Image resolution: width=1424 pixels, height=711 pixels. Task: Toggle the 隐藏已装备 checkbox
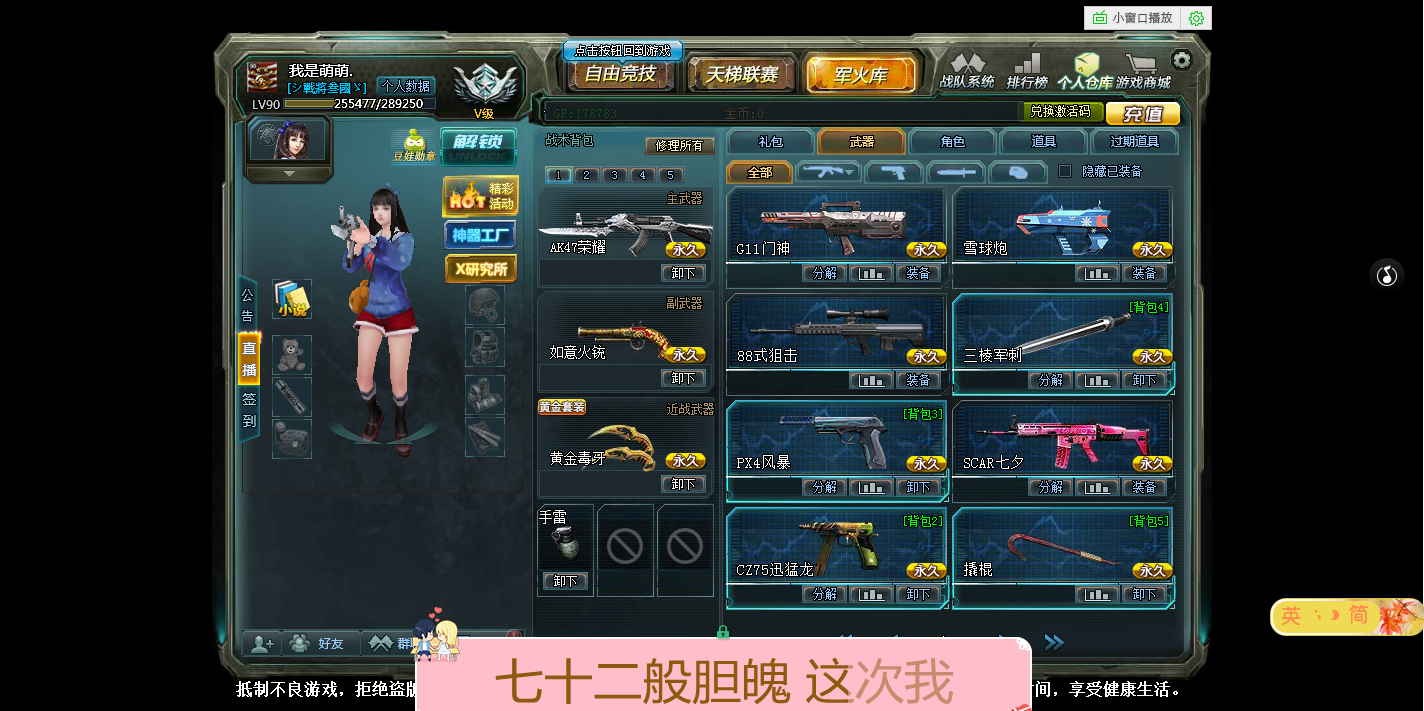pos(1065,171)
